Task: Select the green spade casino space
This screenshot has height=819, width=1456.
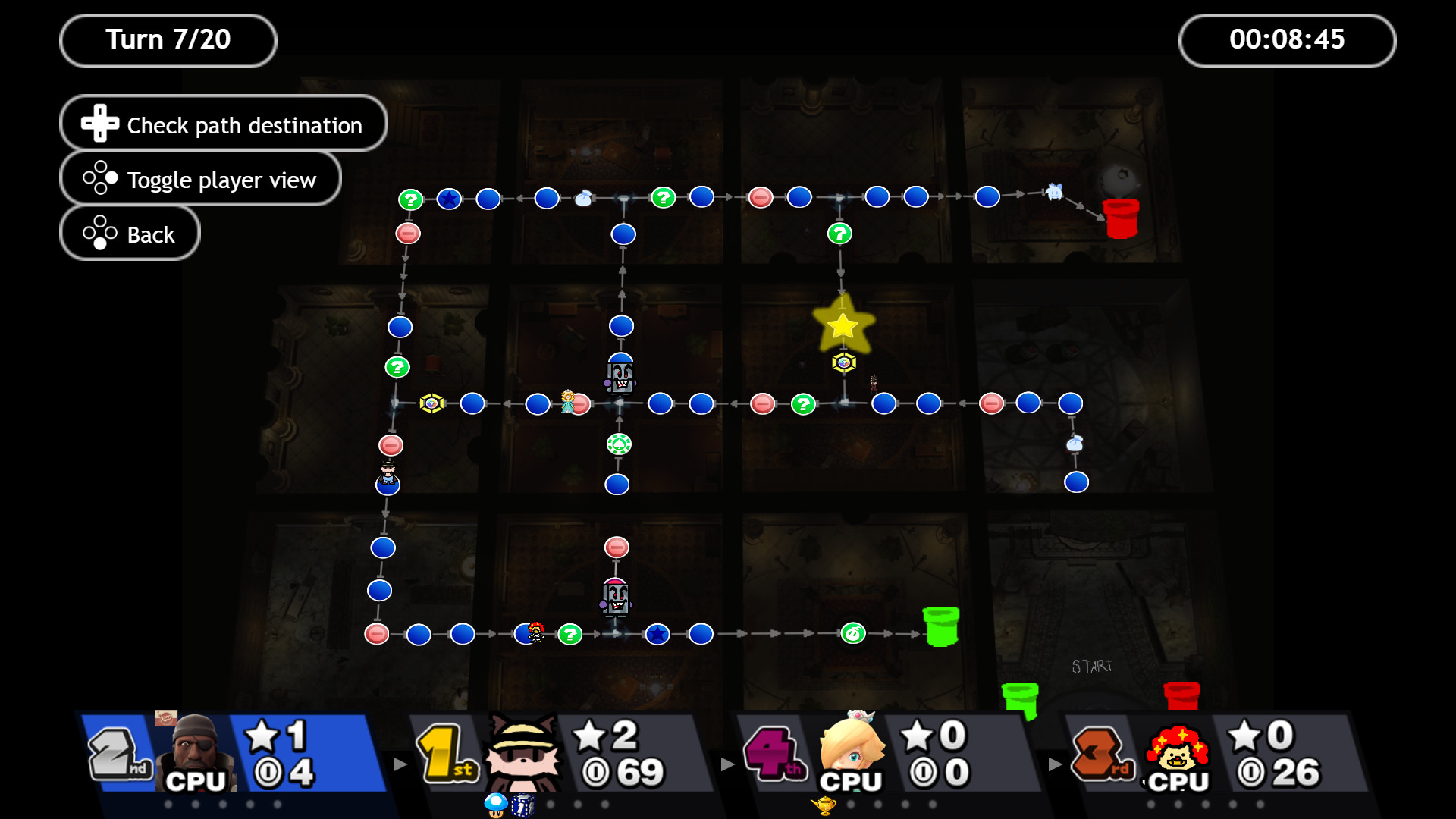Action: [620, 444]
